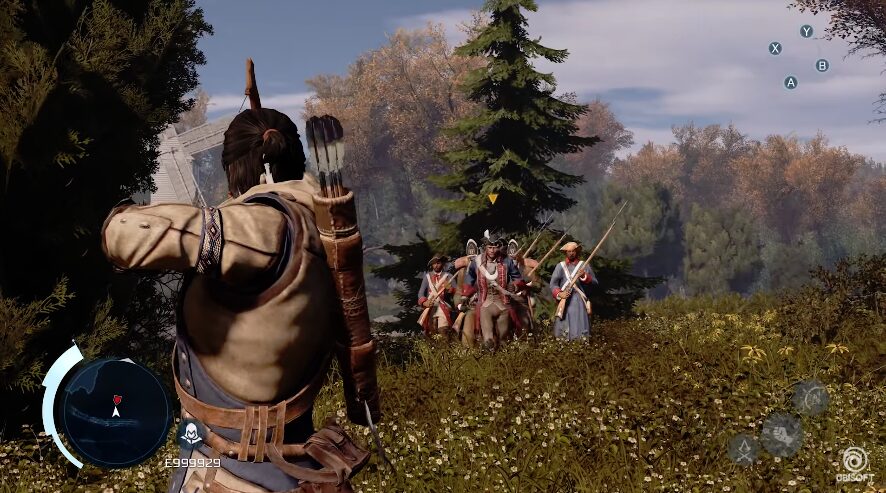
Task: Select the red objective marker on minimap
Action: tap(117, 398)
